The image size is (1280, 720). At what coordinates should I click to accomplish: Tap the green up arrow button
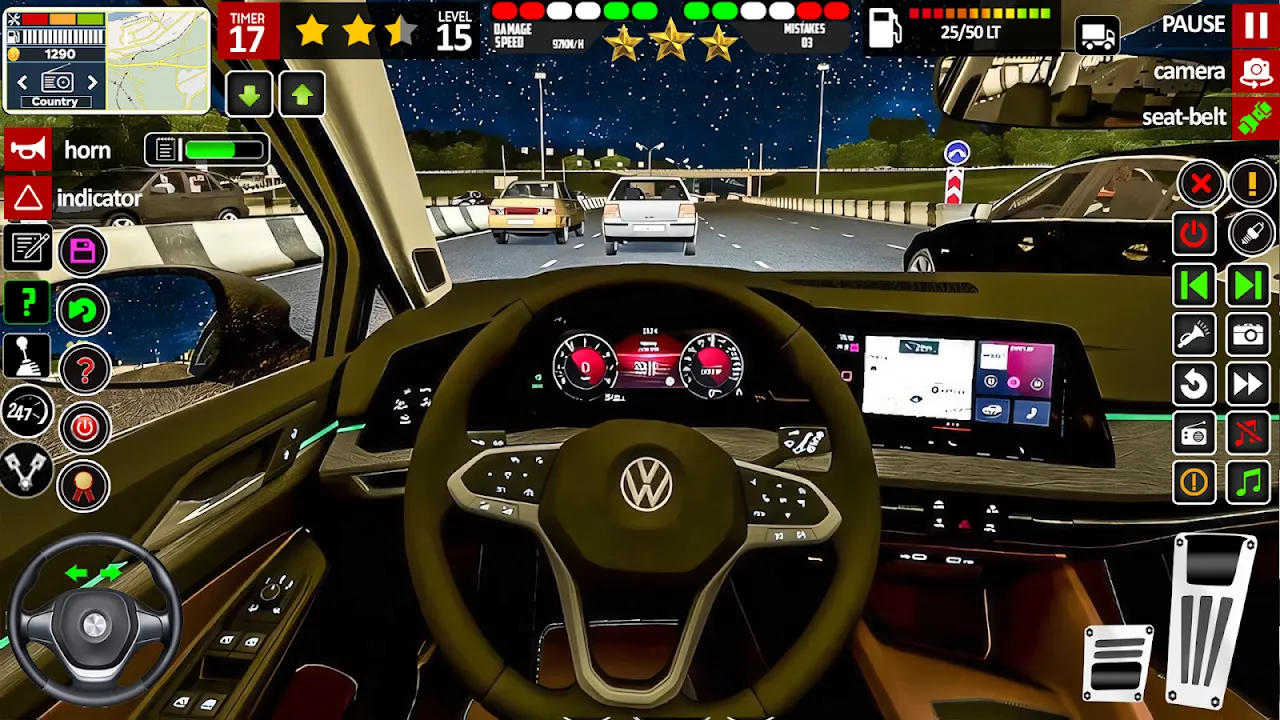[302, 95]
